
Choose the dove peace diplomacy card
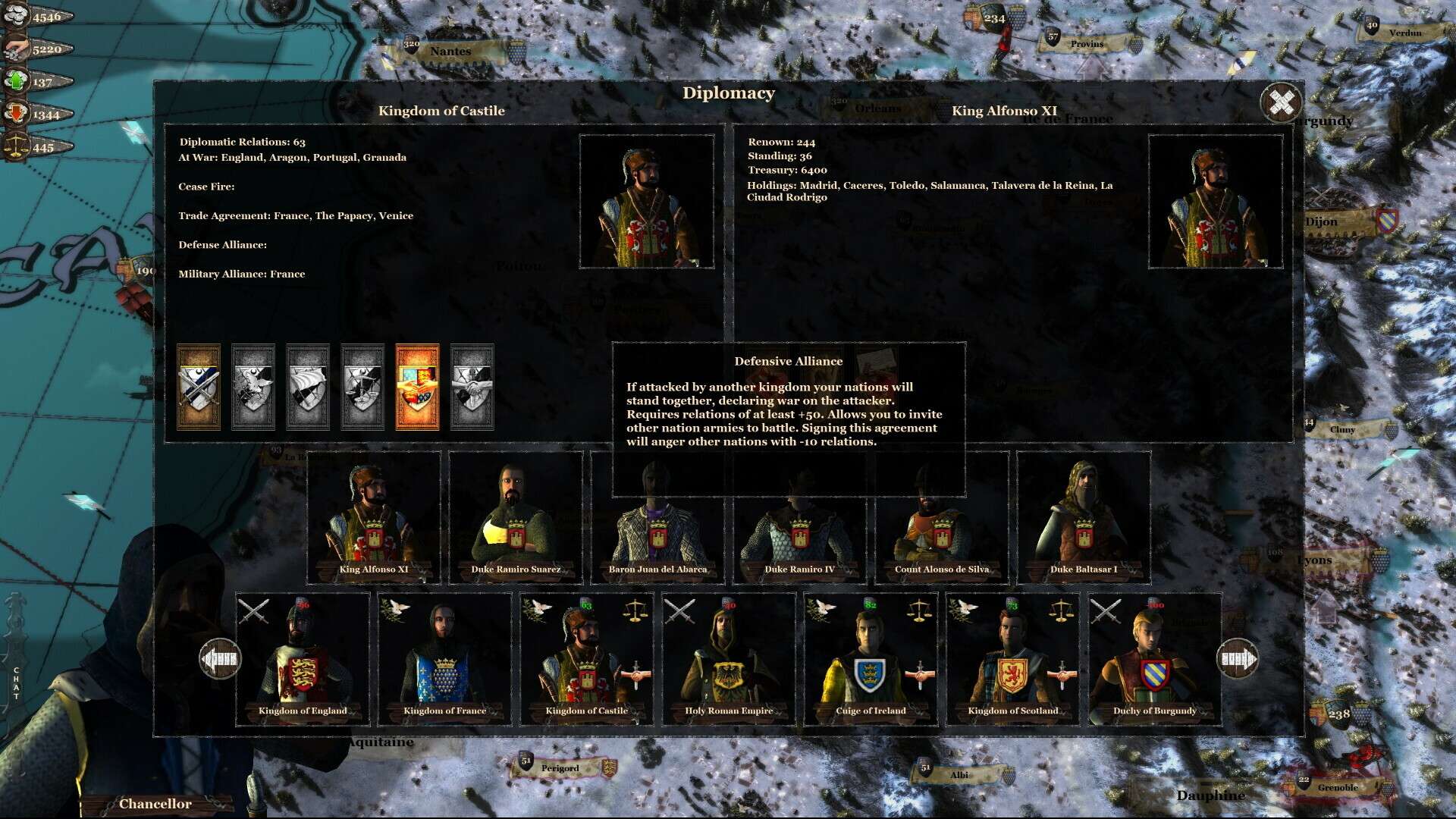click(253, 388)
